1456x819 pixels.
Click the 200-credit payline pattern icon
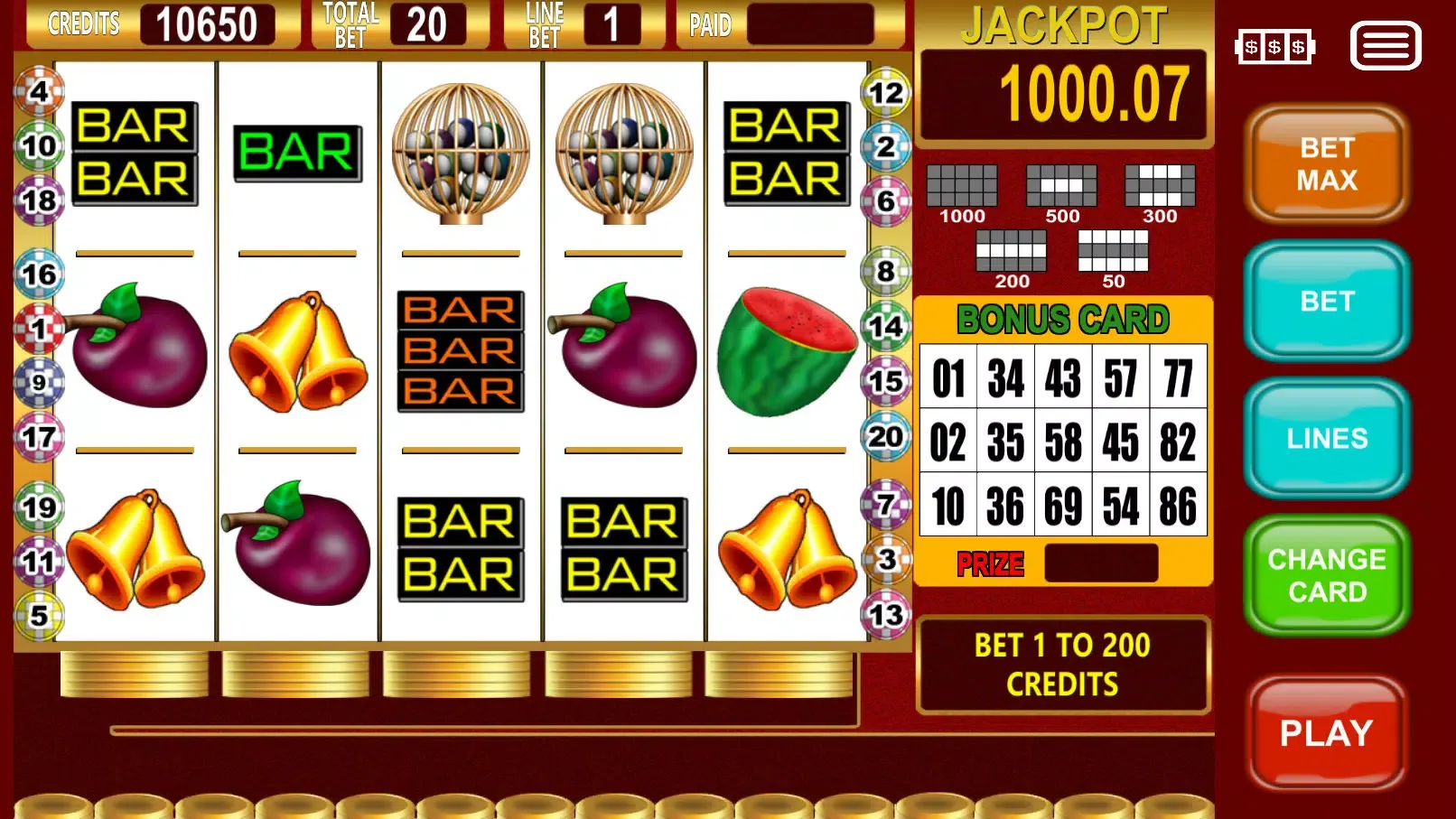pos(1013,249)
